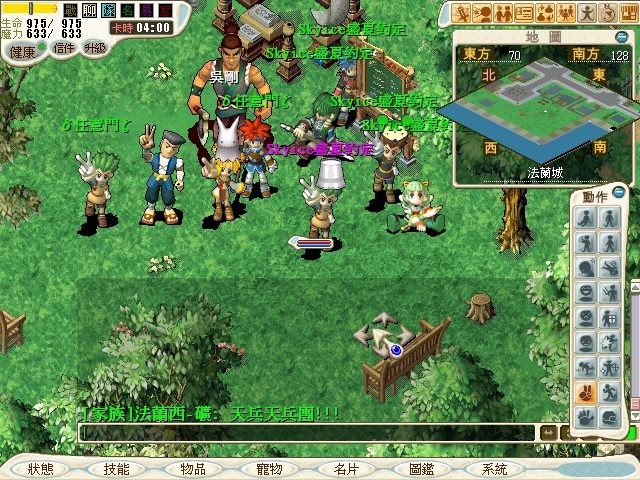Minimize the 地圖 map panel
640x480 pixels.
point(622,37)
